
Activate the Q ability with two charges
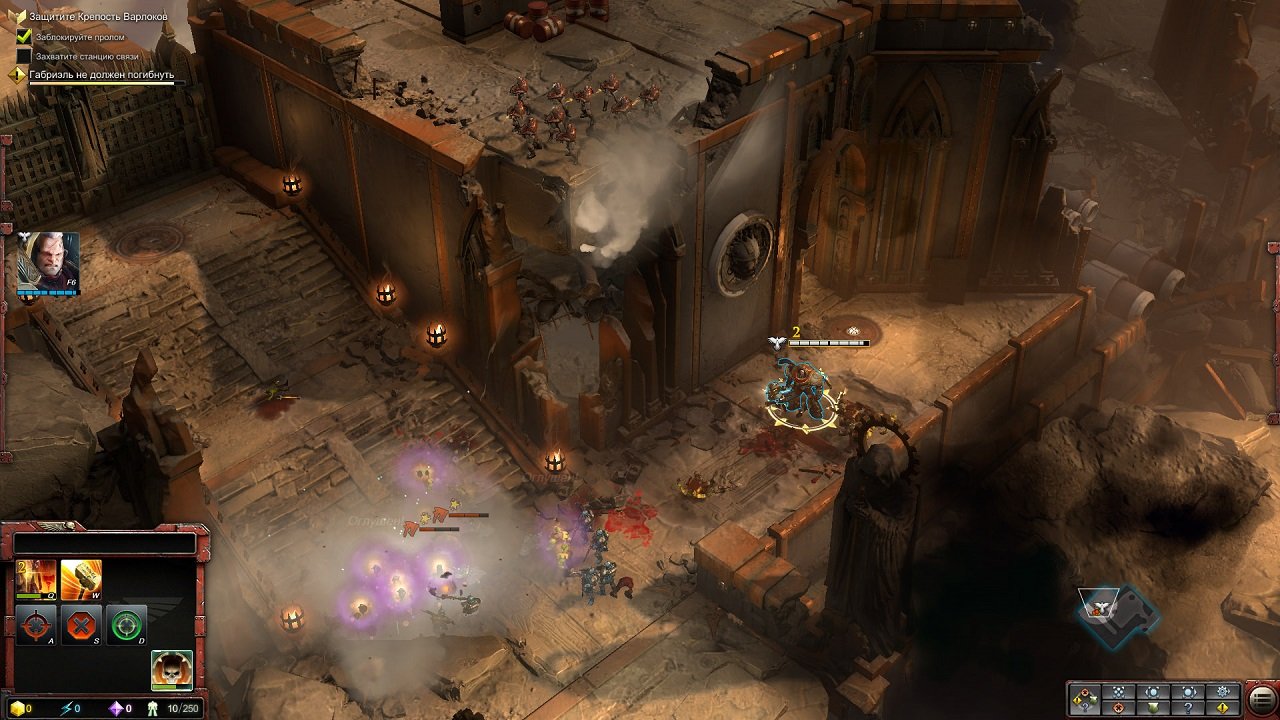point(36,579)
